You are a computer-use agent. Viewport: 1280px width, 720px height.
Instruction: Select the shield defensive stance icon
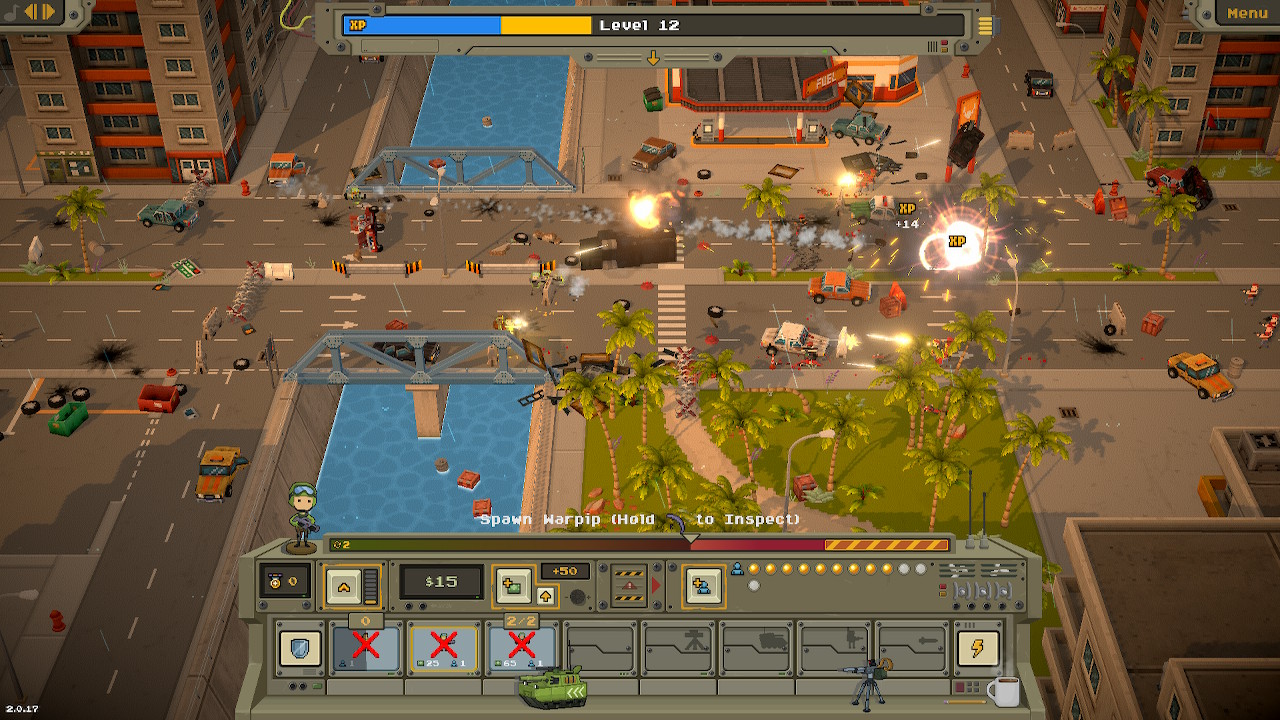click(x=302, y=648)
